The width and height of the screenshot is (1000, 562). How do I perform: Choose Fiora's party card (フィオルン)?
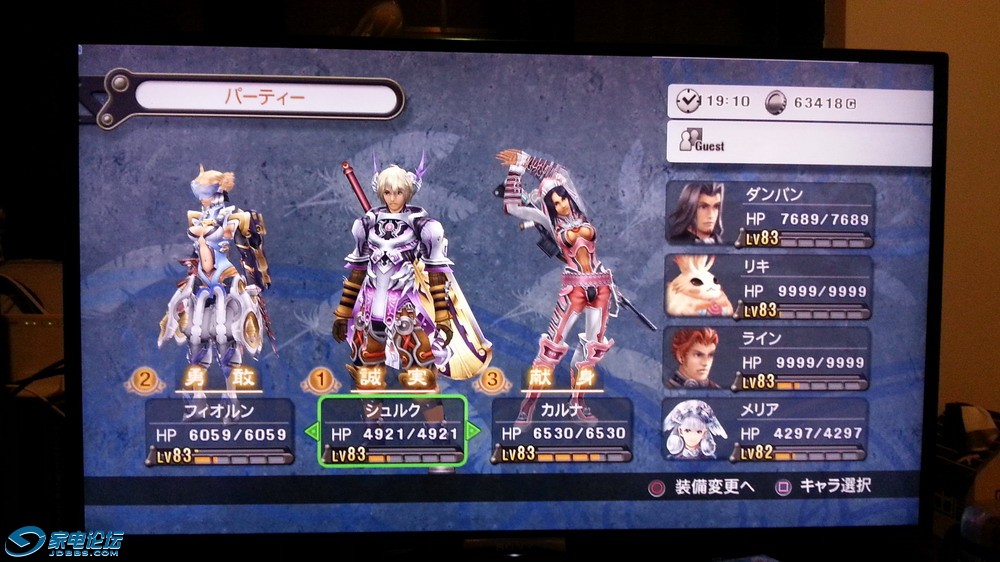pos(220,430)
